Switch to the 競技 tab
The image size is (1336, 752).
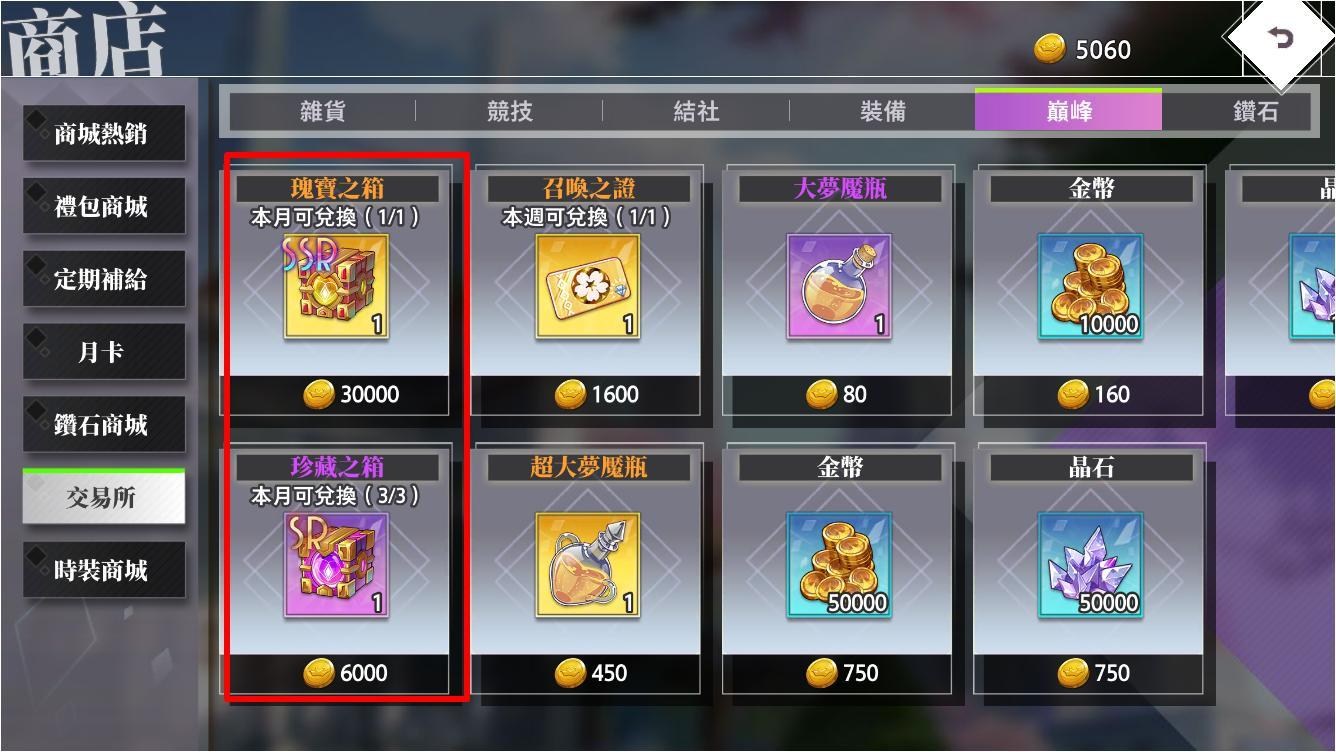pyautogui.click(x=506, y=113)
